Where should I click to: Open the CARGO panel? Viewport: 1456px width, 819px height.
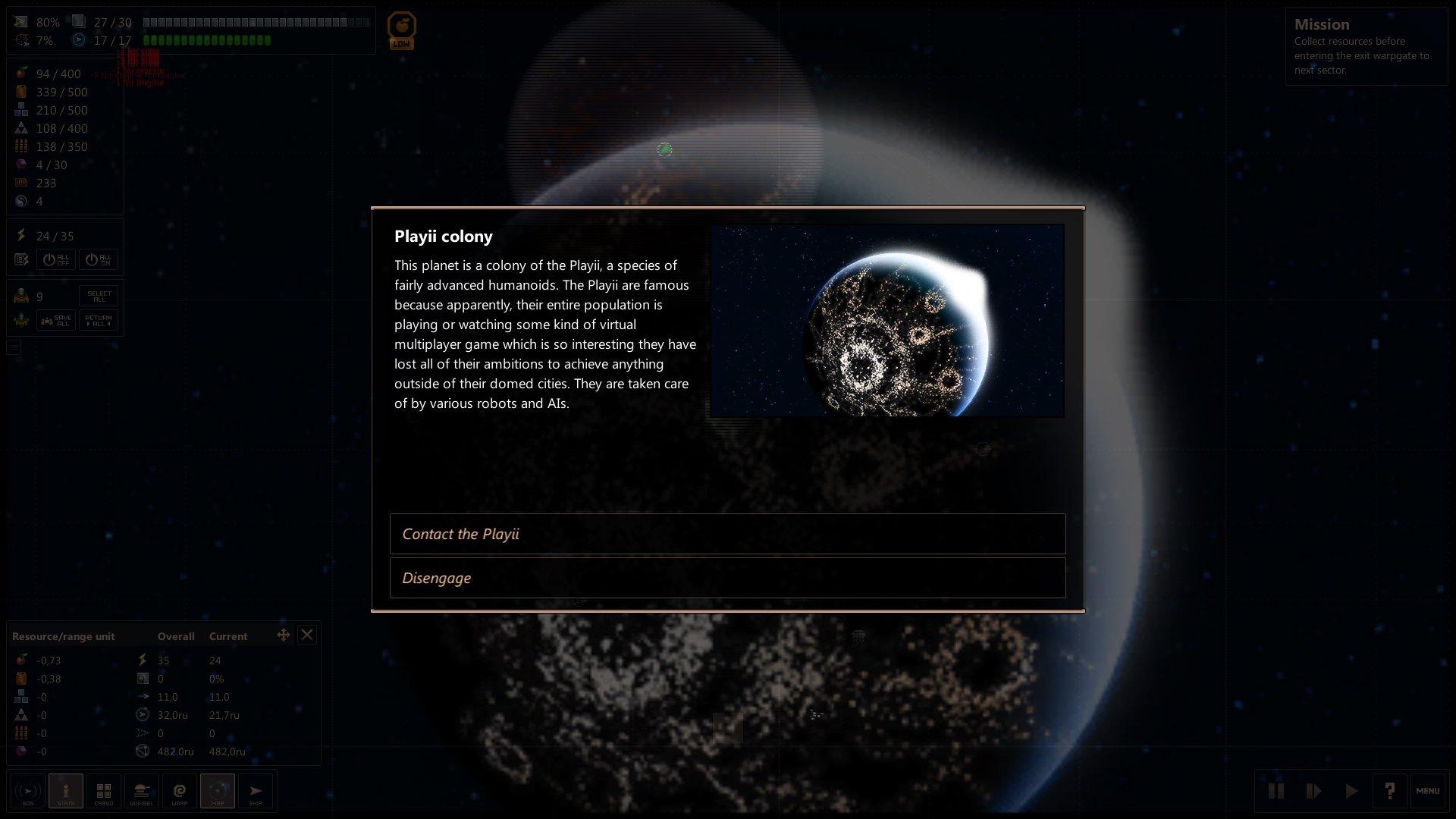point(104,791)
